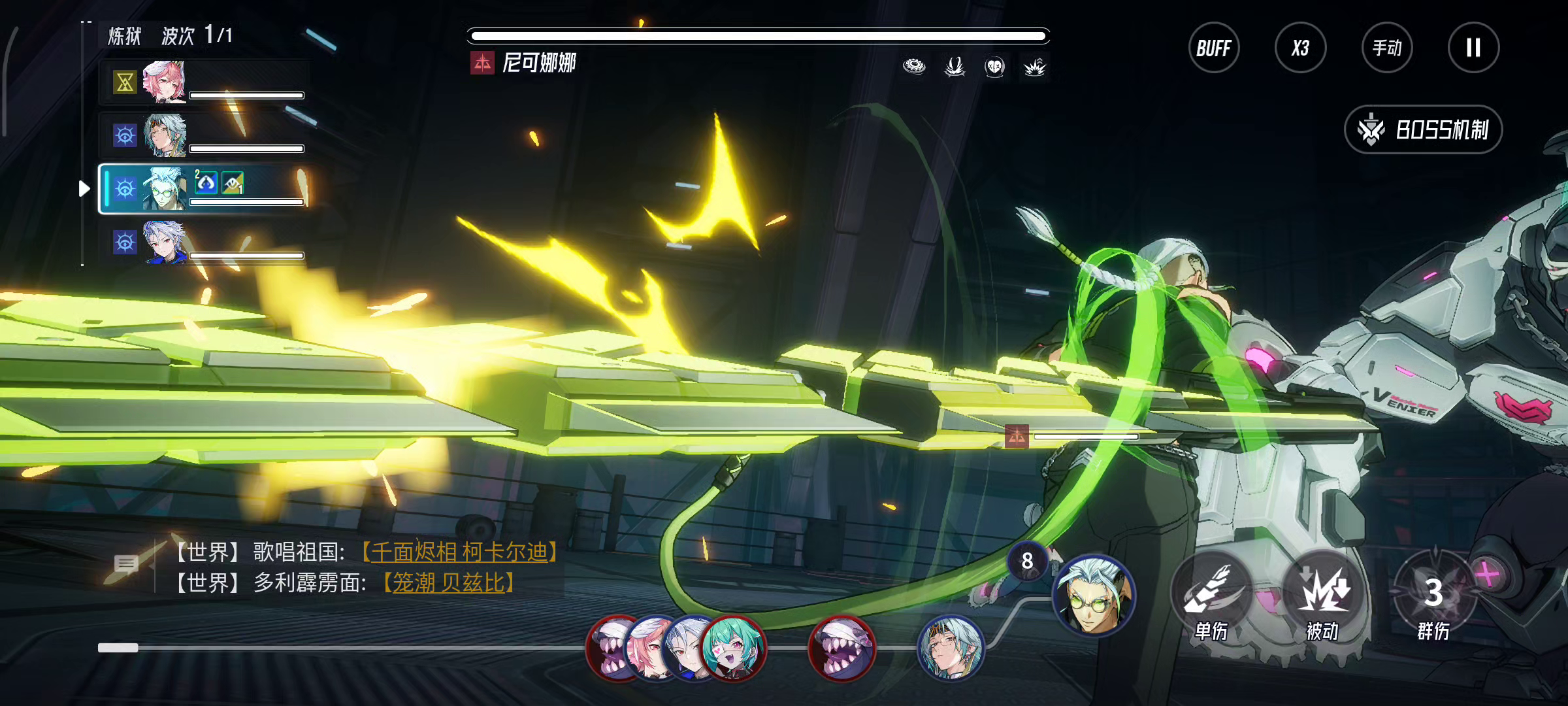View the BOSS机制 info
This screenshot has width=1568, height=706.
pos(1423,129)
